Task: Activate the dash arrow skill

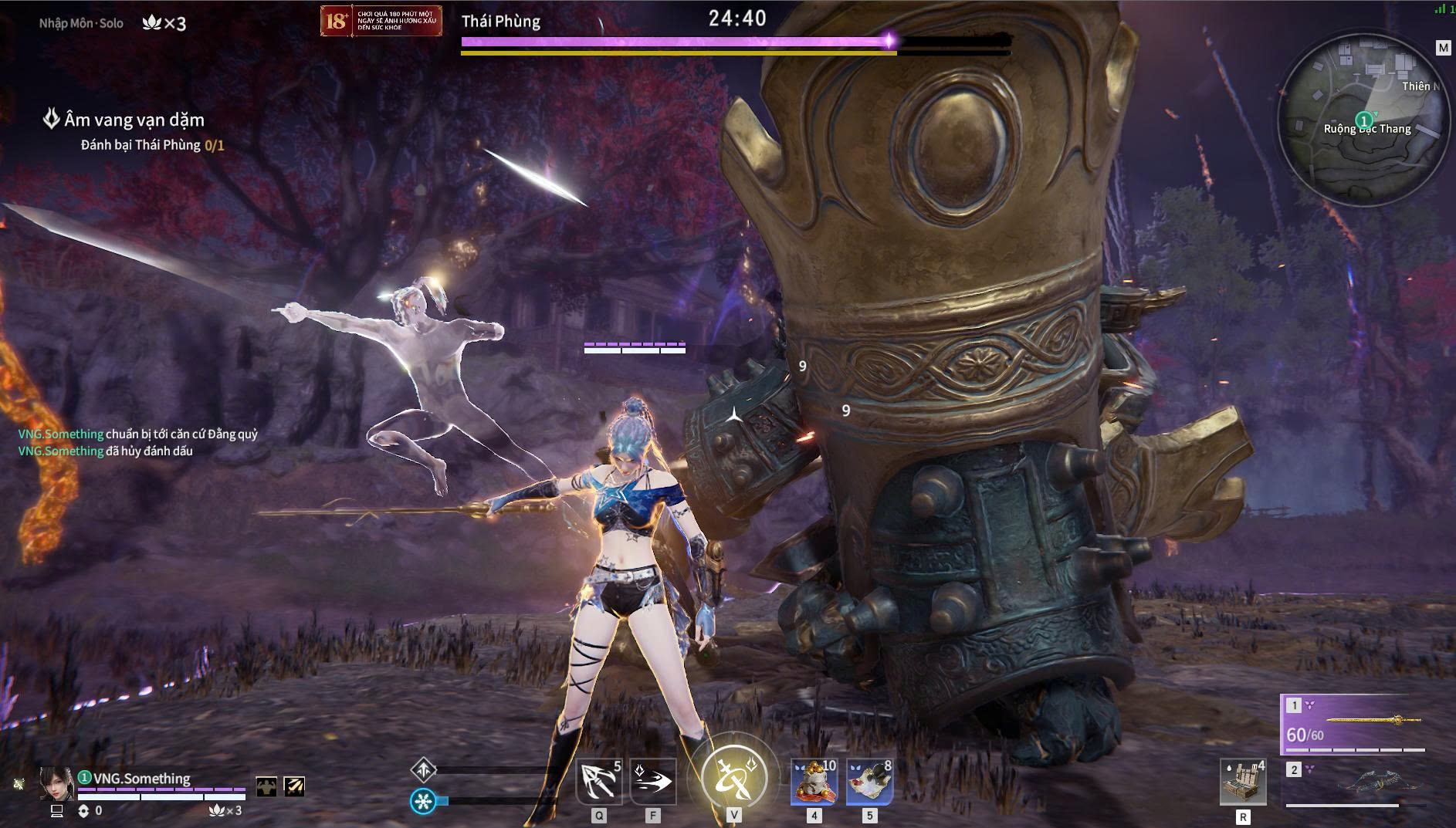Action: point(653,781)
